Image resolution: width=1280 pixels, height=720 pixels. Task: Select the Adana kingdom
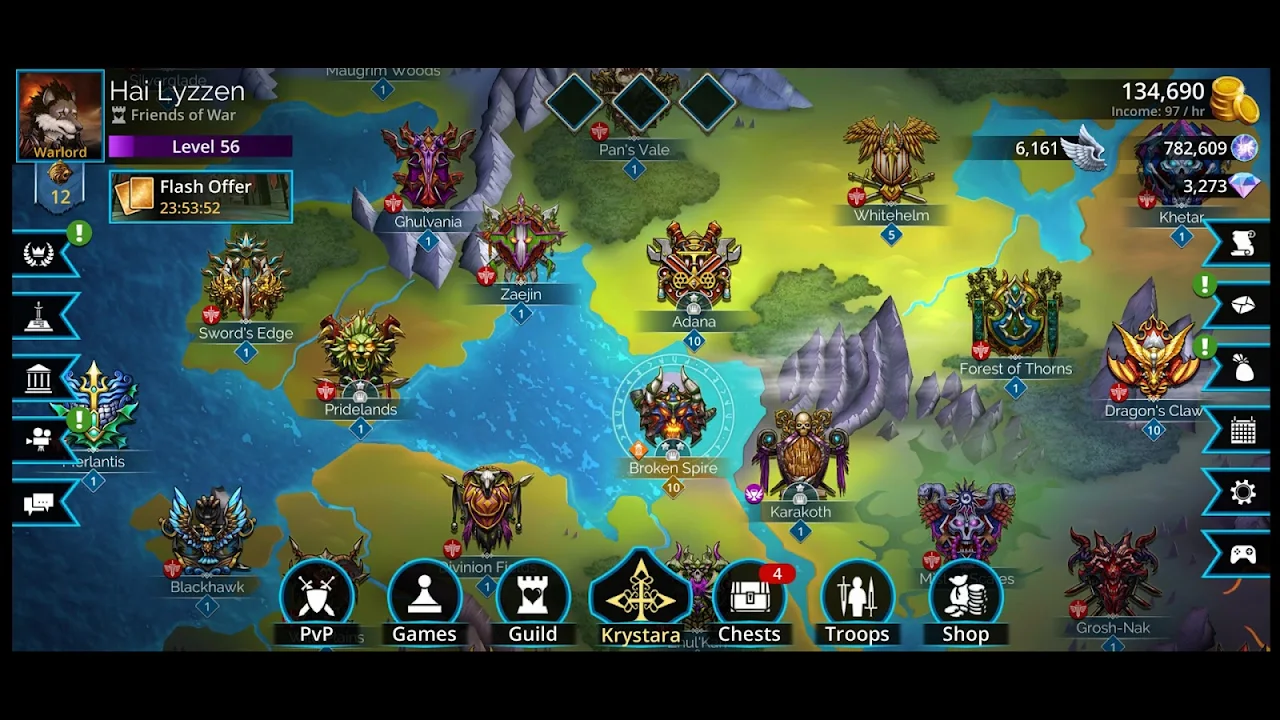pos(694,272)
